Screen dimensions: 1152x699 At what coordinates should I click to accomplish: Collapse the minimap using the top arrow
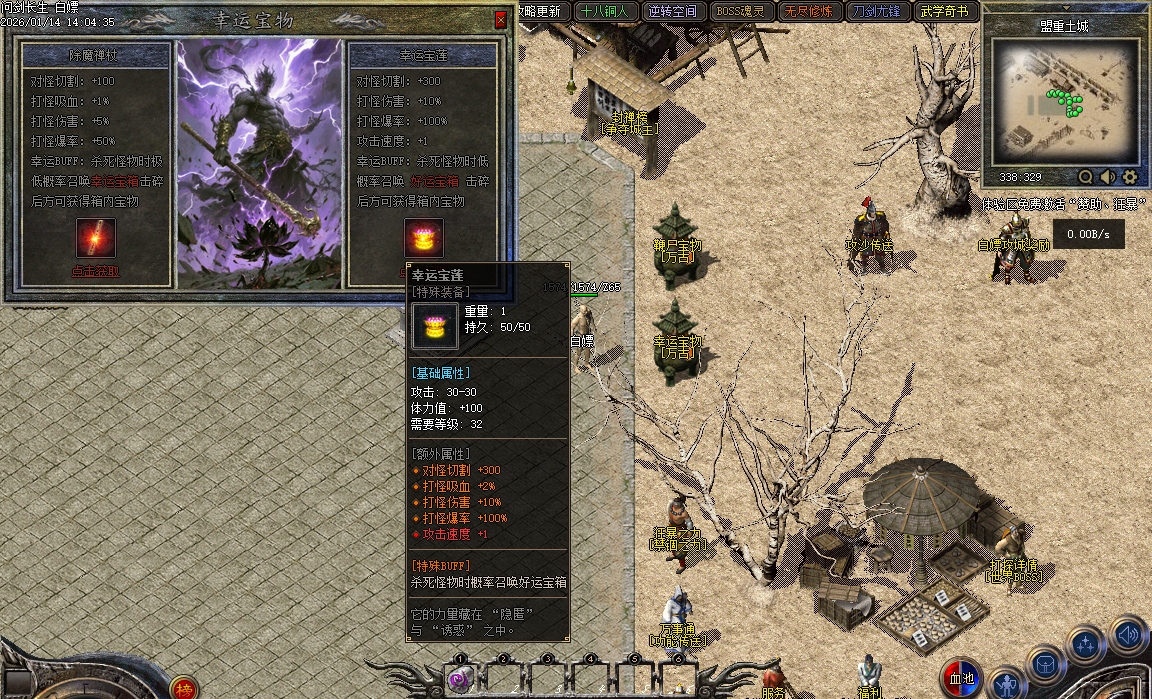[x=1066, y=8]
